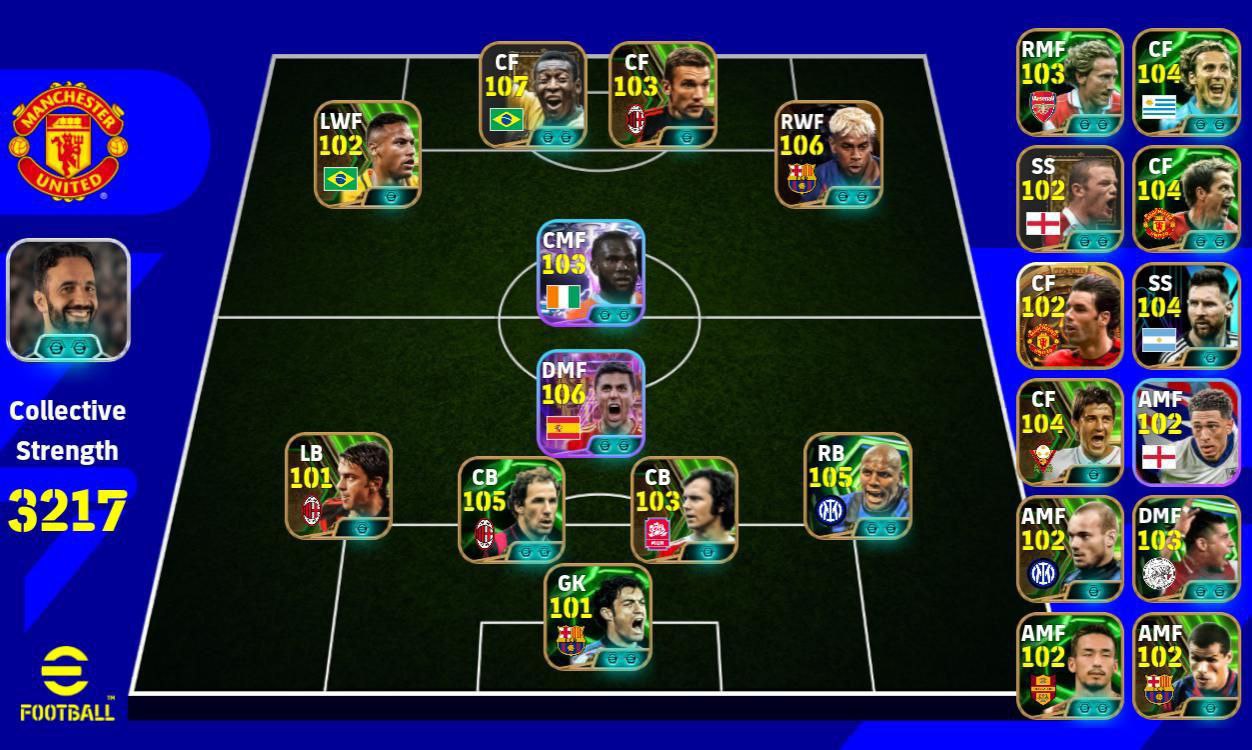Select the GK 101 goalkeeper card
The image size is (1252, 750).
click(598, 616)
